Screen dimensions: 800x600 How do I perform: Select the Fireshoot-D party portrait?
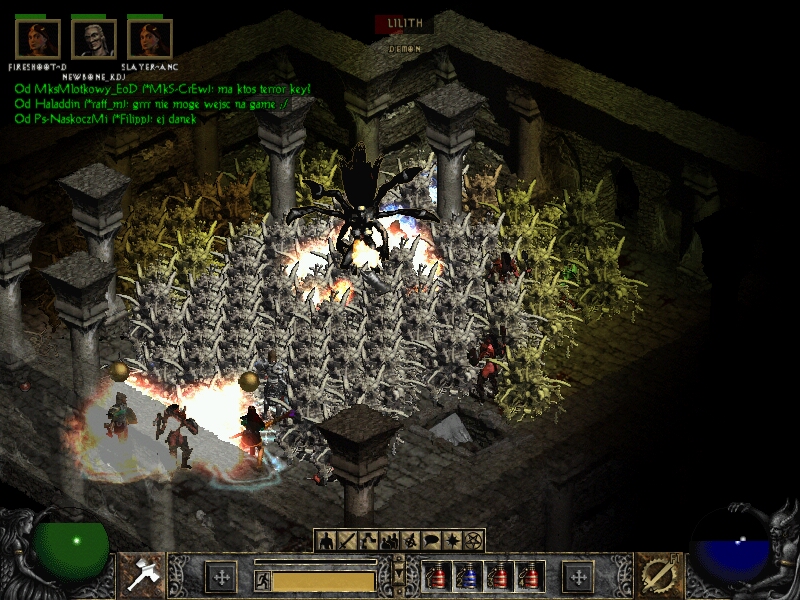[x=38, y=39]
